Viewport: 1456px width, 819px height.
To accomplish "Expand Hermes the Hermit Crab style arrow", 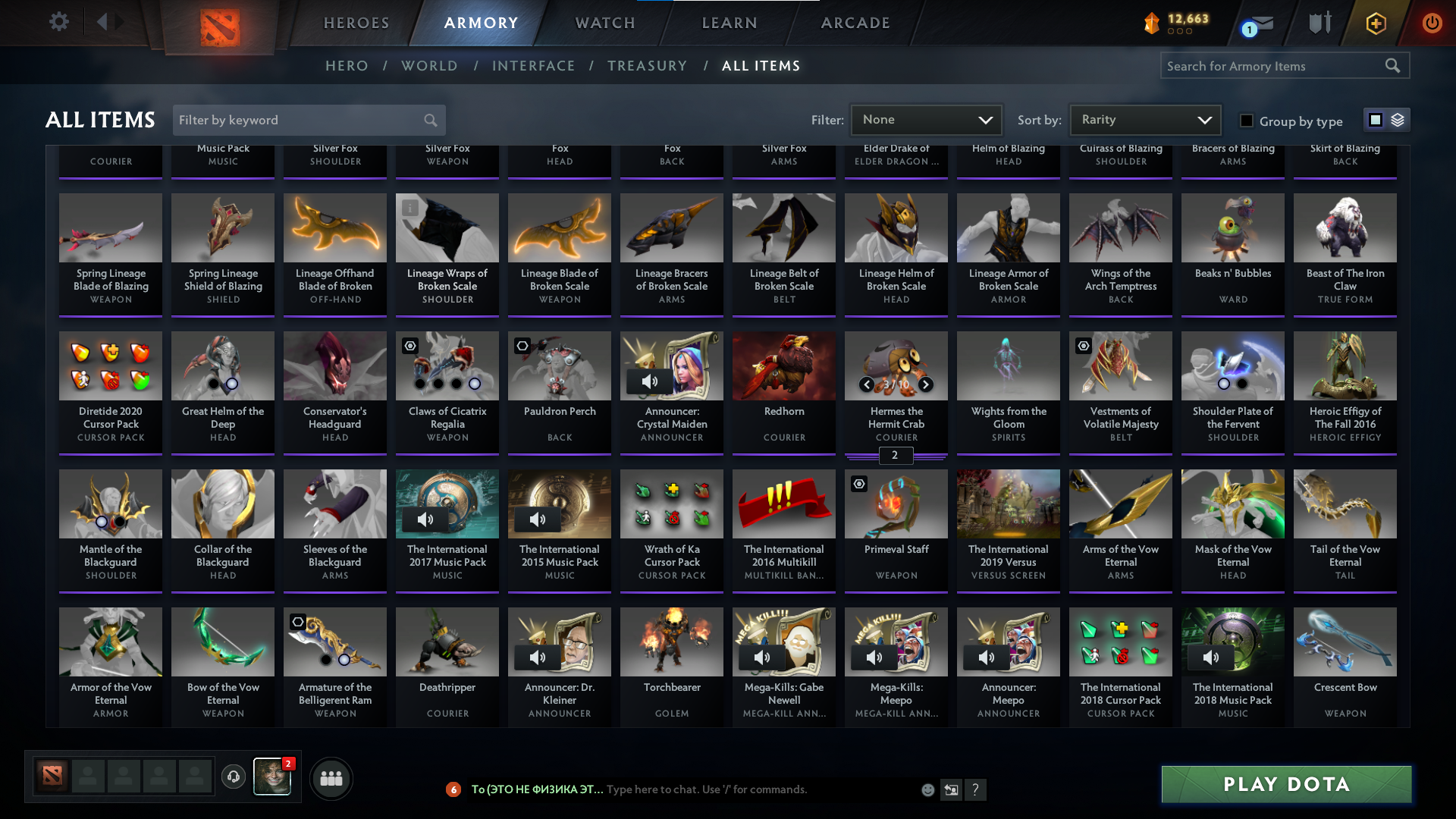I will pyautogui.click(x=926, y=384).
